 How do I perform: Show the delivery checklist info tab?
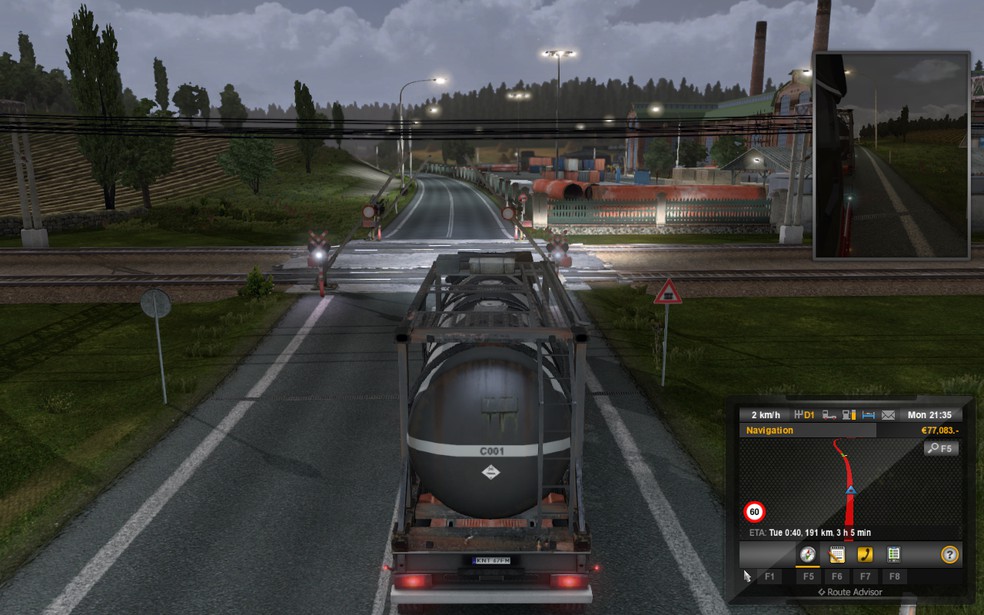pyautogui.click(x=893, y=554)
